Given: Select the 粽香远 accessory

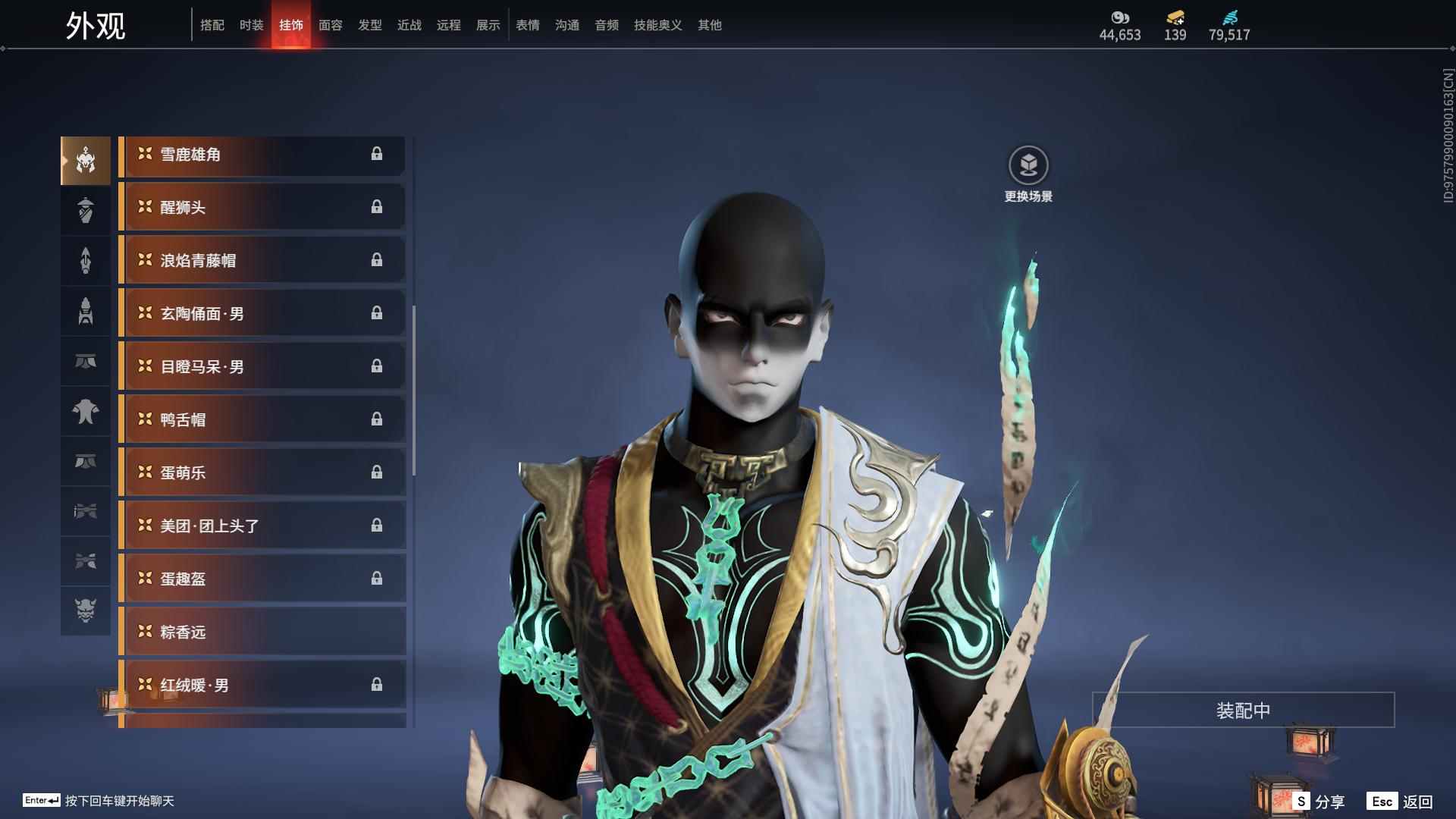Looking at the screenshot, I should coord(262,632).
